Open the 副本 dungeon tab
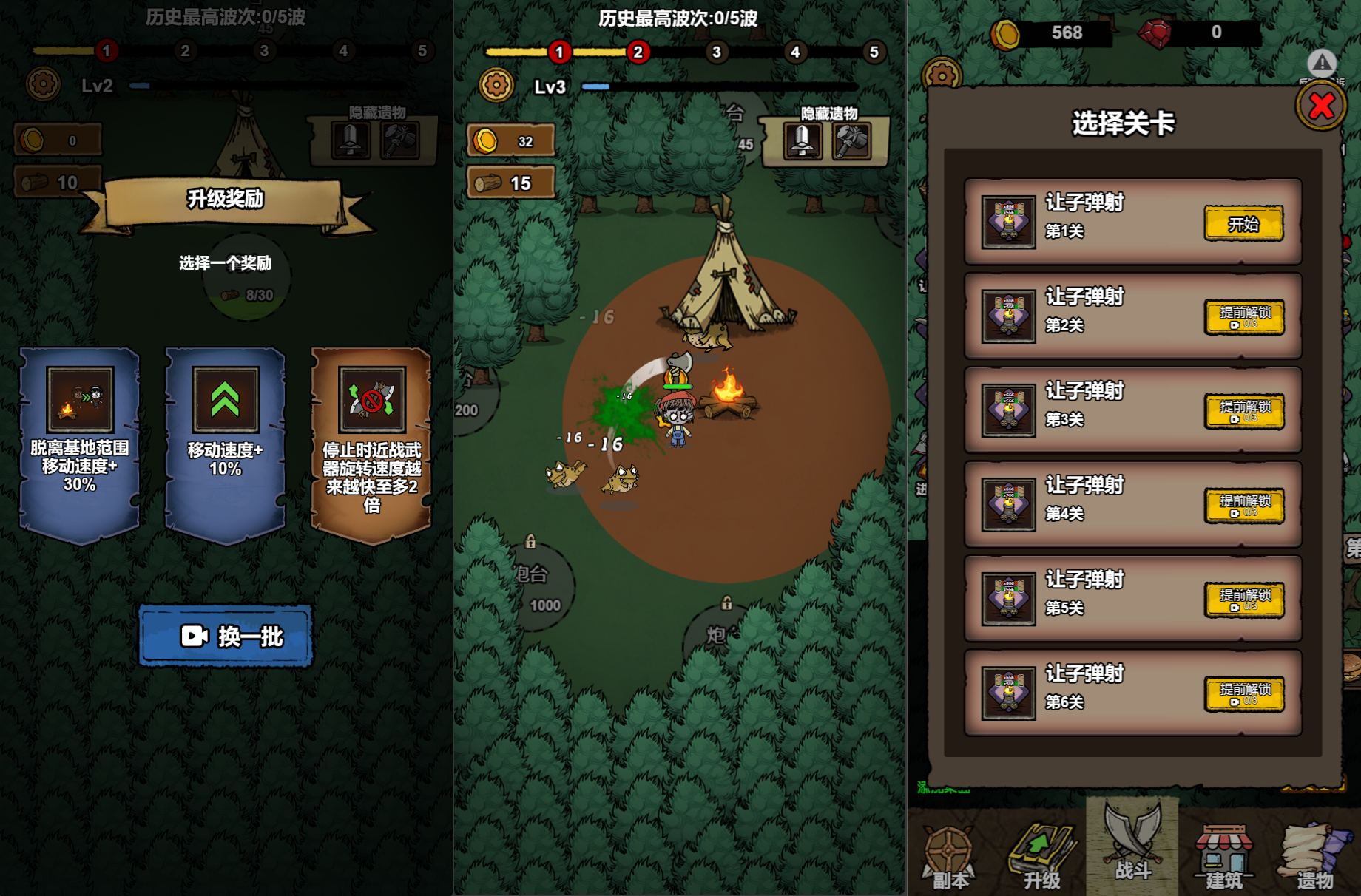Image resolution: width=1361 pixels, height=896 pixels. tap(949, 858)
